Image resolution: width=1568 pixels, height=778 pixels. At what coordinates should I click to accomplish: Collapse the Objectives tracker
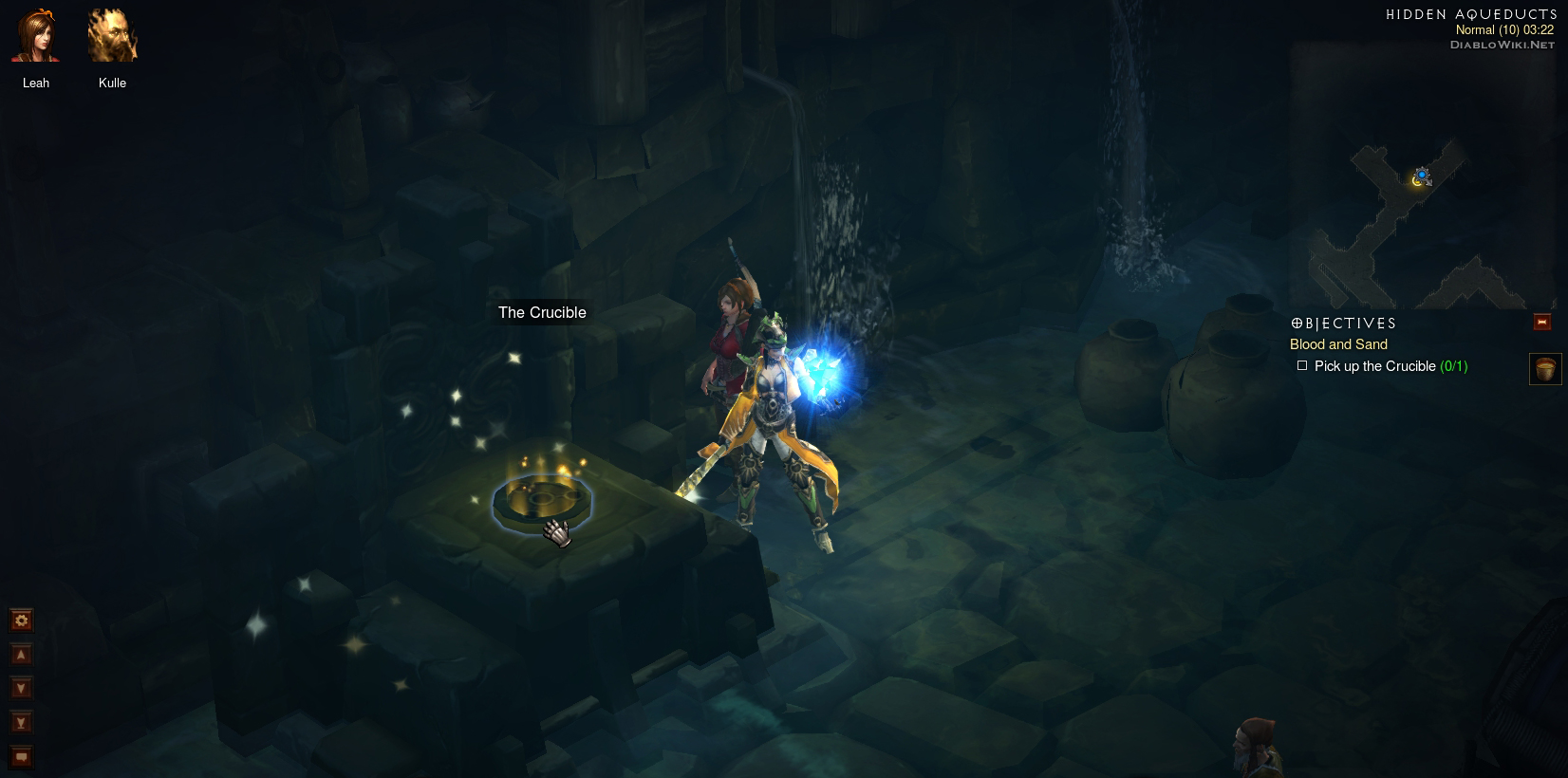tap(1542, 323)
